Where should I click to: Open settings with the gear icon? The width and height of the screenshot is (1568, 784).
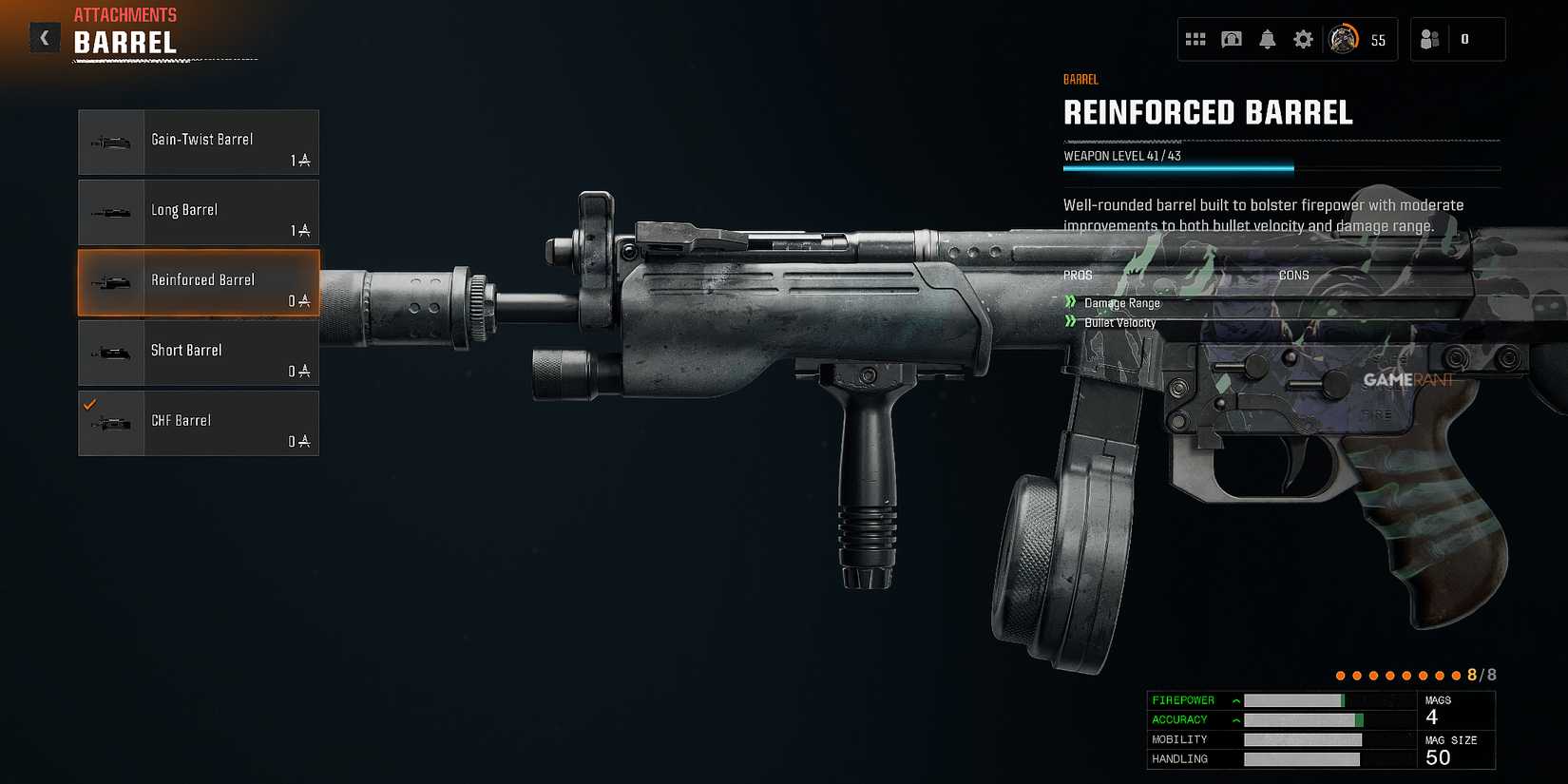coord(1302,39)
